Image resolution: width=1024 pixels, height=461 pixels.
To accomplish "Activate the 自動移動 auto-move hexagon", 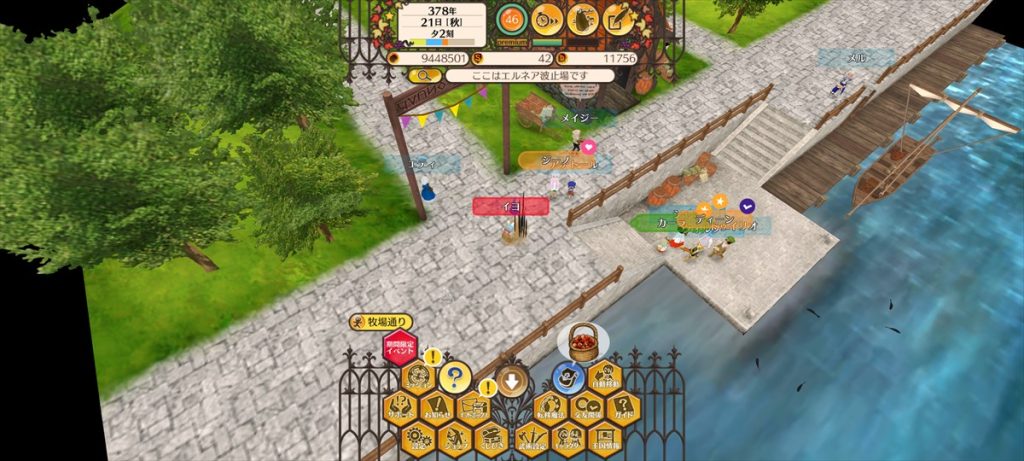I will pyautogui.click(x=604, y=378).
